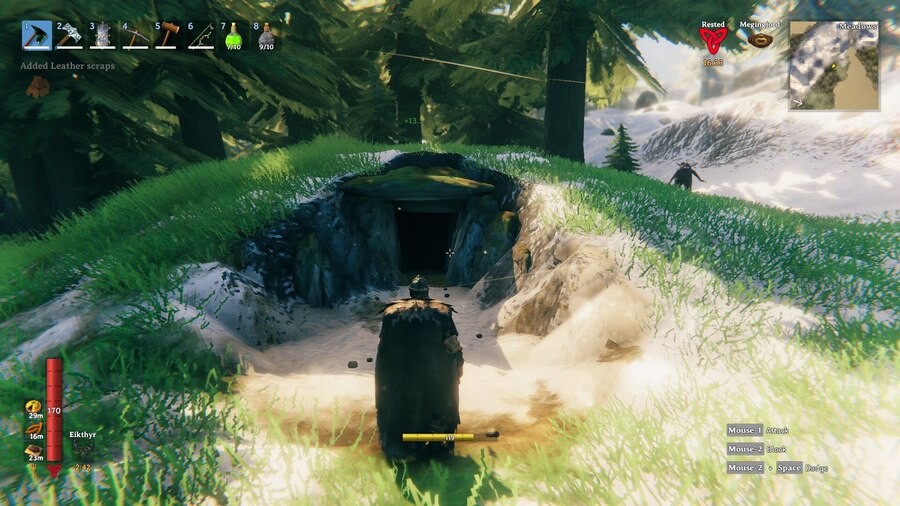Equip the bow in slot 6
This screenshot has height=506, width=900.
(201, 36)
